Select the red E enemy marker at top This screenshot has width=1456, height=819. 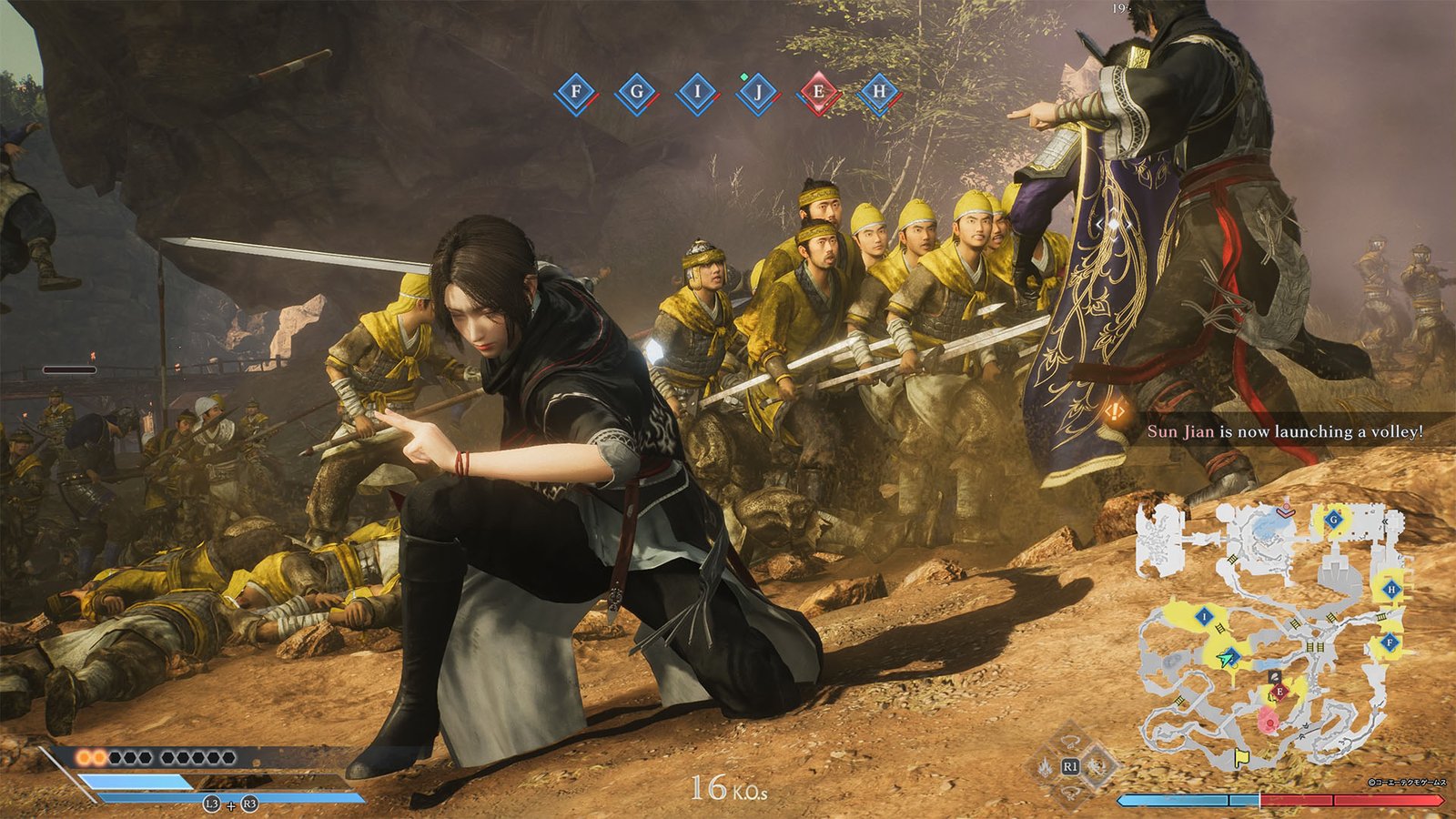pos(819,91)
